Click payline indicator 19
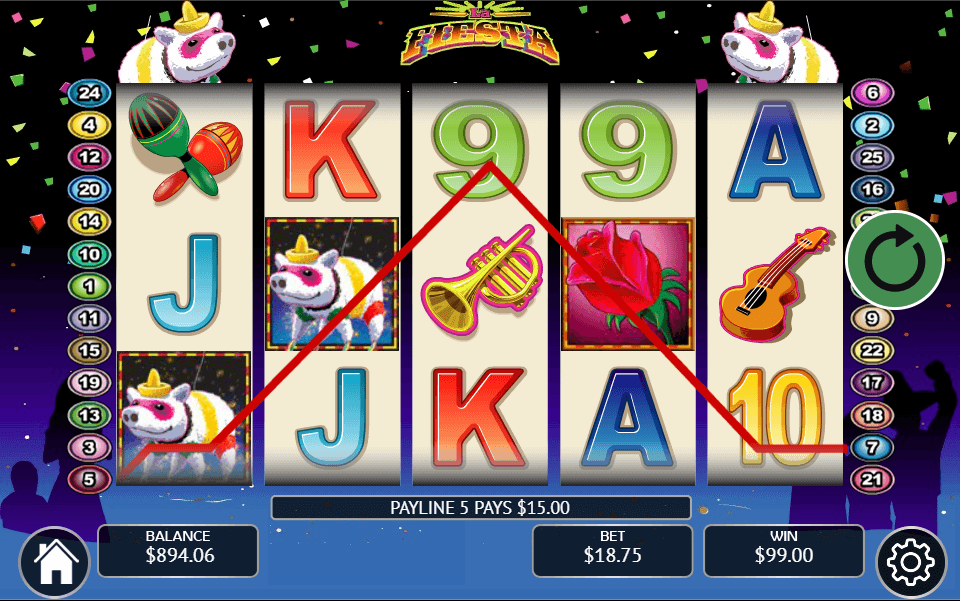 (x=89, y=382)
